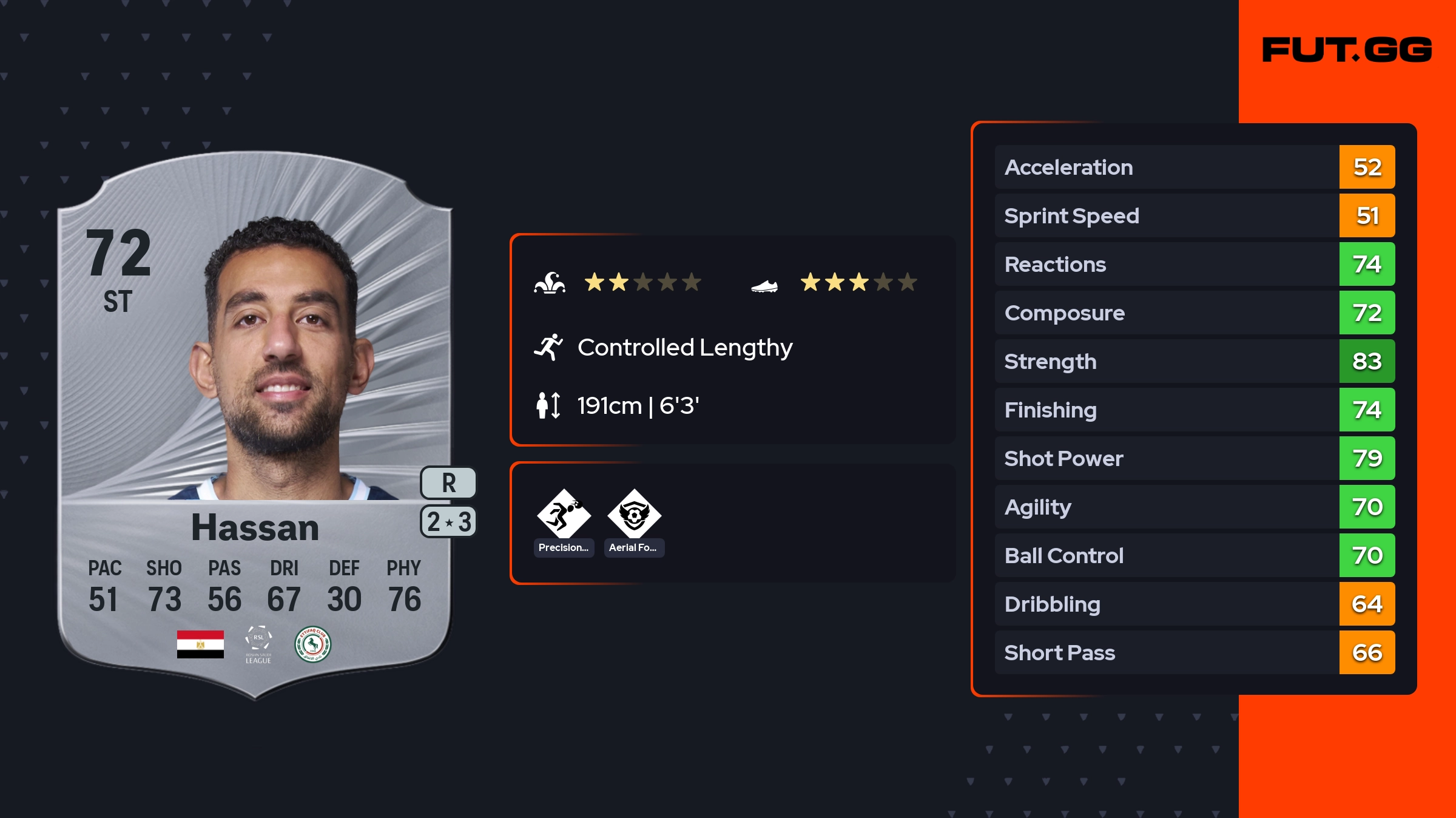Screen dimensions: 1456x818
Task: Select the preferred foot R badge
Action: tap(448, 483)
